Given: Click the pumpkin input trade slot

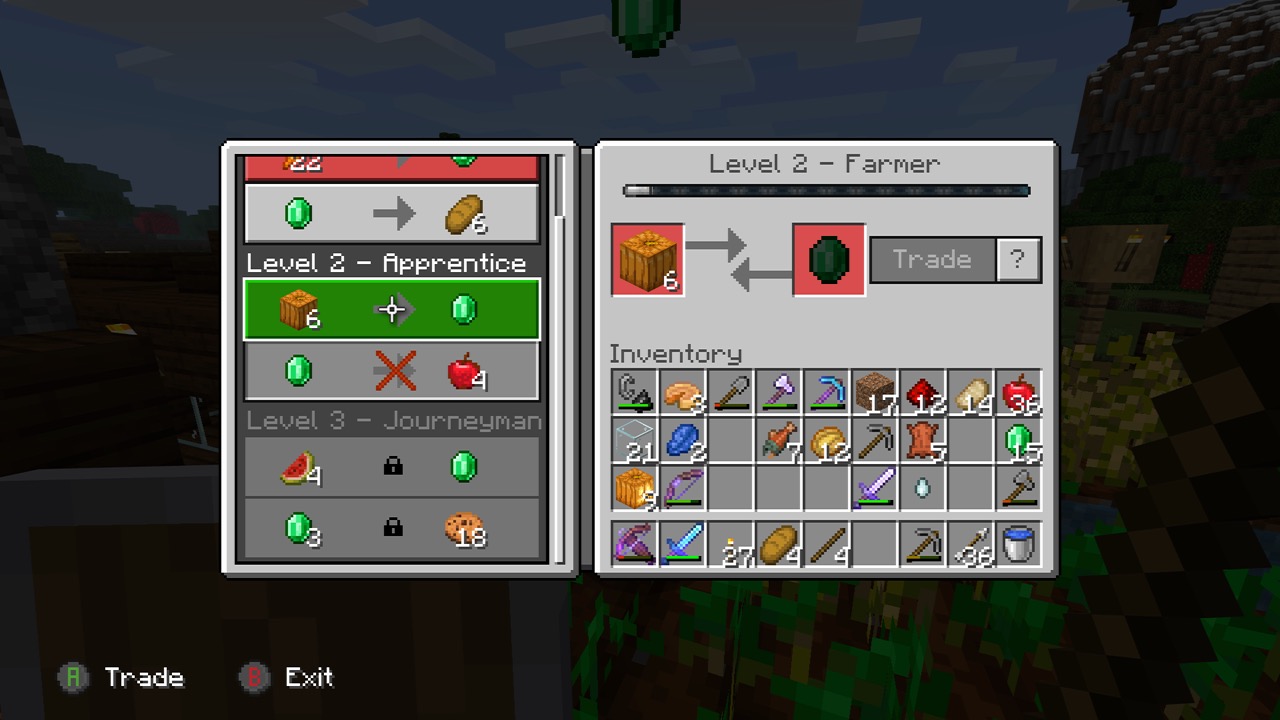Looking at the screenshot, I should (x=648, y=260).
